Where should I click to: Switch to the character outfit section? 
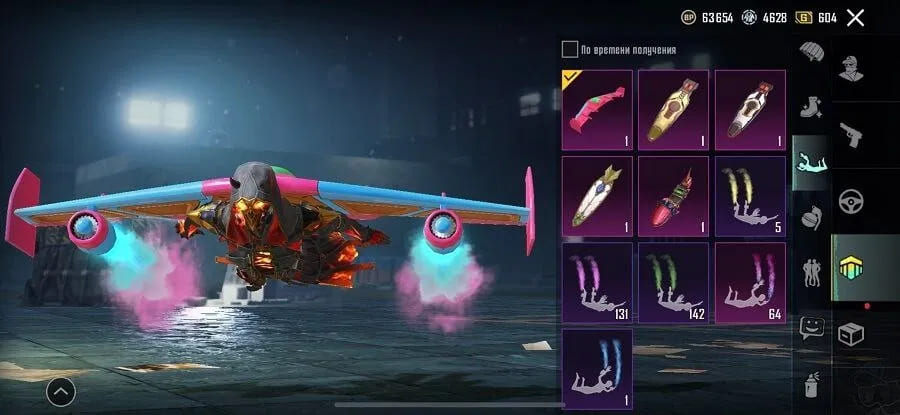click(x=852, y=67)
